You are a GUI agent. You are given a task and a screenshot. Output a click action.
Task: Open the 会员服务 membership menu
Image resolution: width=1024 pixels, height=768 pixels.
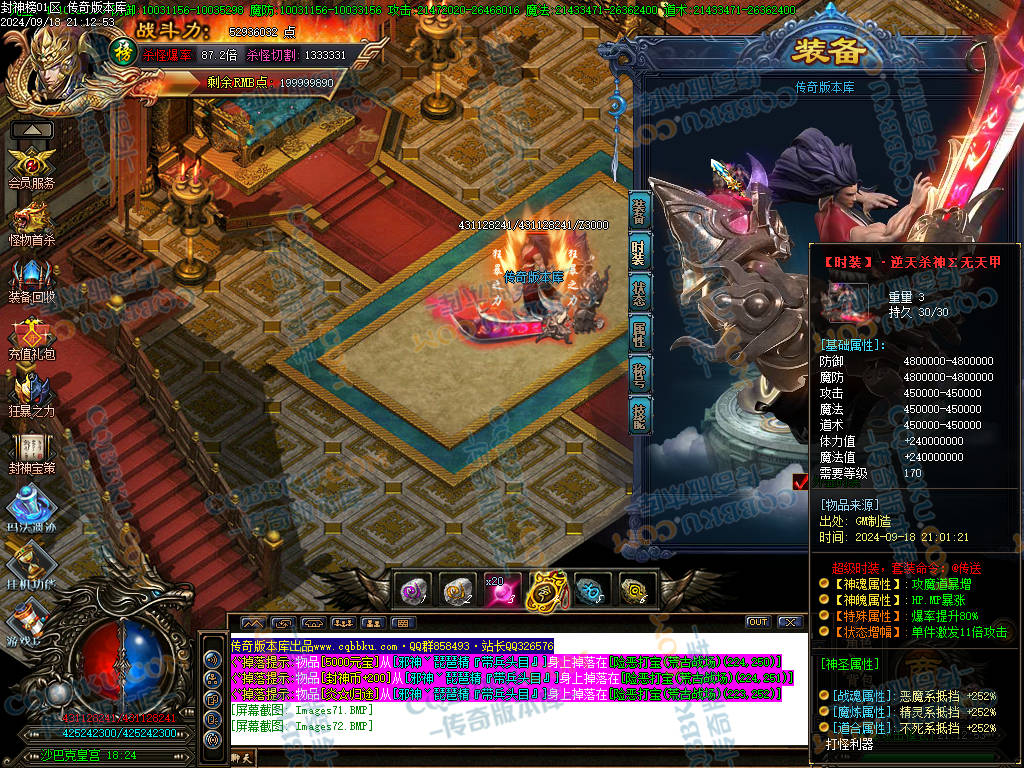click(32, 166)
